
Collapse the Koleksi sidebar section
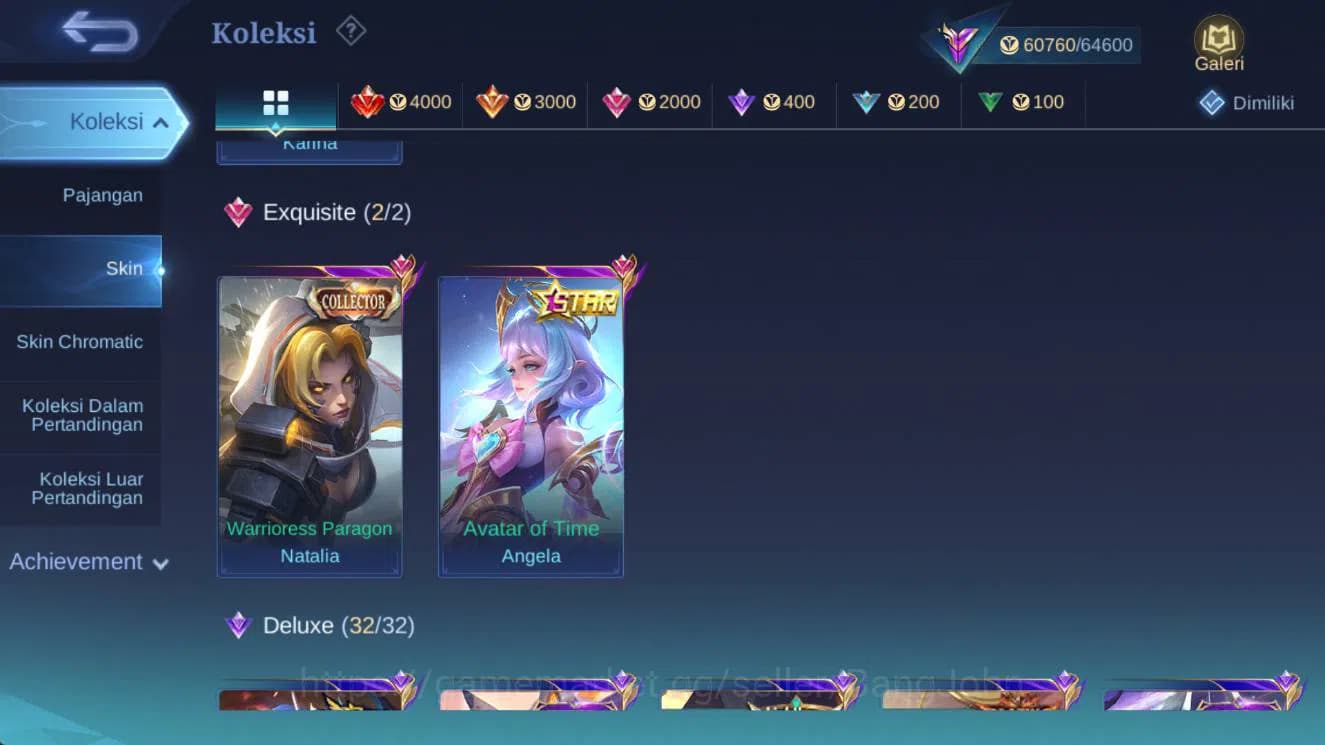coord(105,121)
